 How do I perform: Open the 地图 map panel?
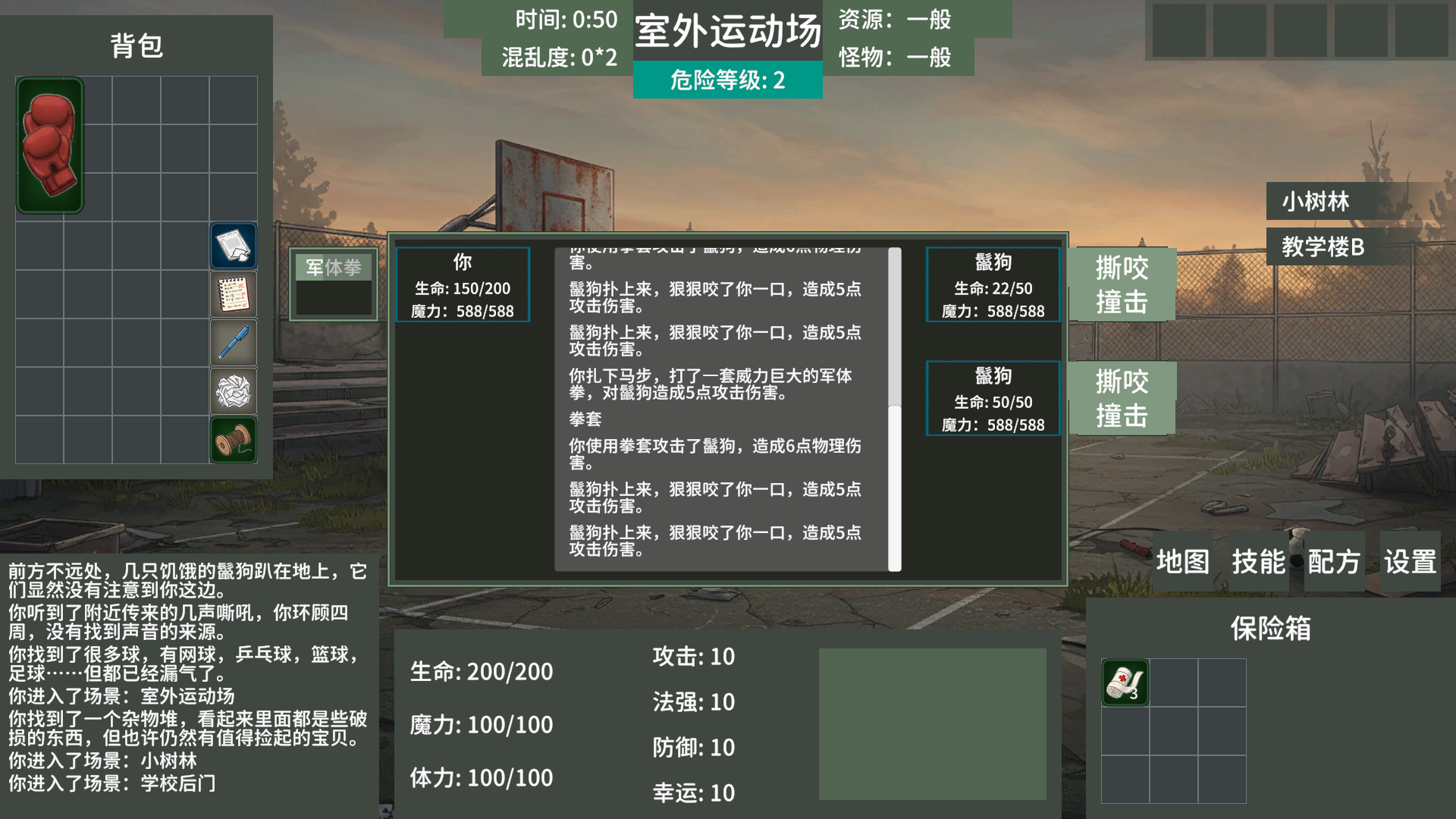point(1182,561)
